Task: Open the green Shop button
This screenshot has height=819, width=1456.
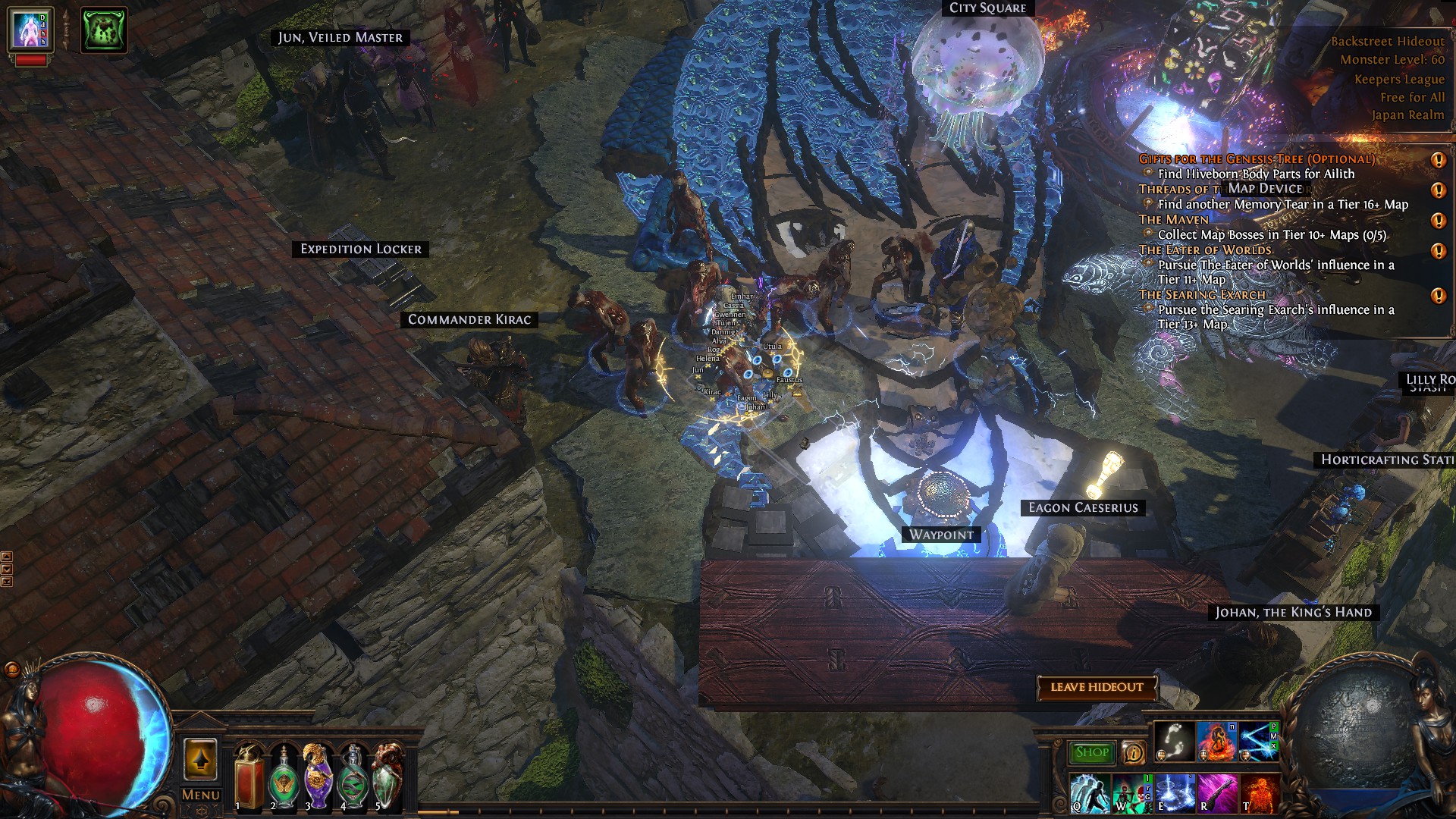Action: pyautogui.click(x=1092, y=752)
